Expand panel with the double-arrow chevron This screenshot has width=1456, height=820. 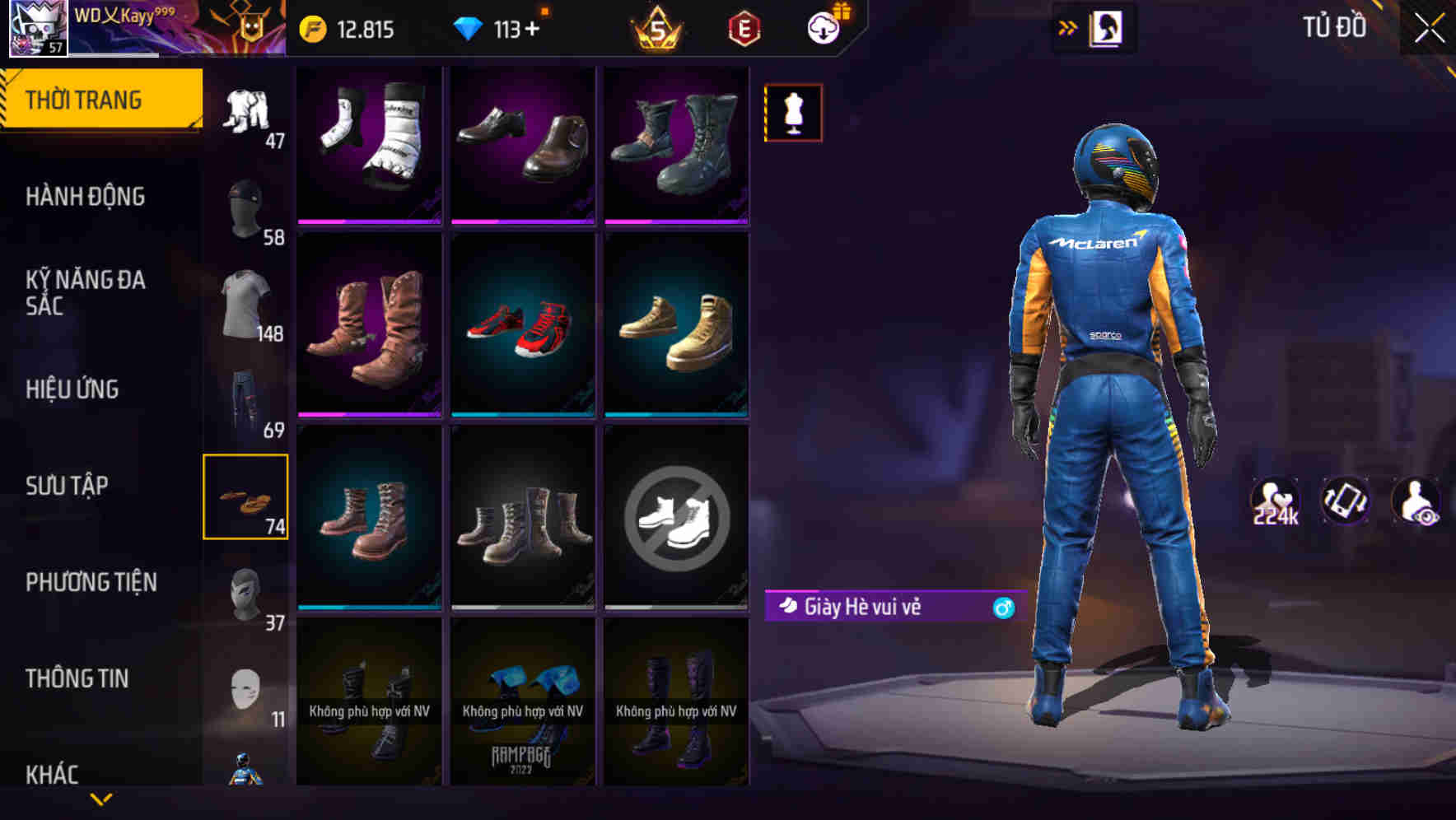[x=1068, y=27]
